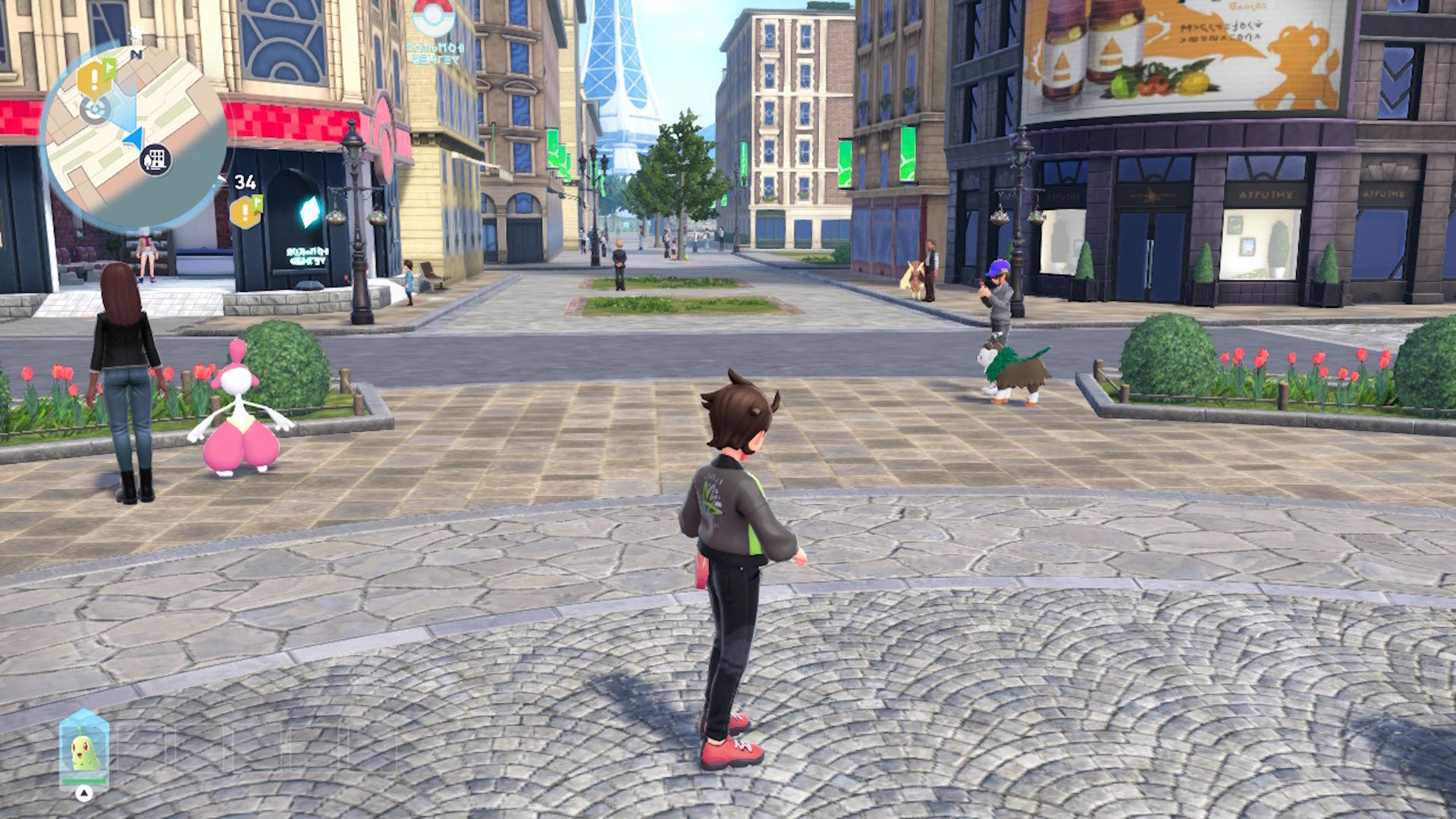Select the yellow objective marker beside the number 34
The height and width of the screenshot is (819, 1456).
pyautogui.click(x=245, y=212)
